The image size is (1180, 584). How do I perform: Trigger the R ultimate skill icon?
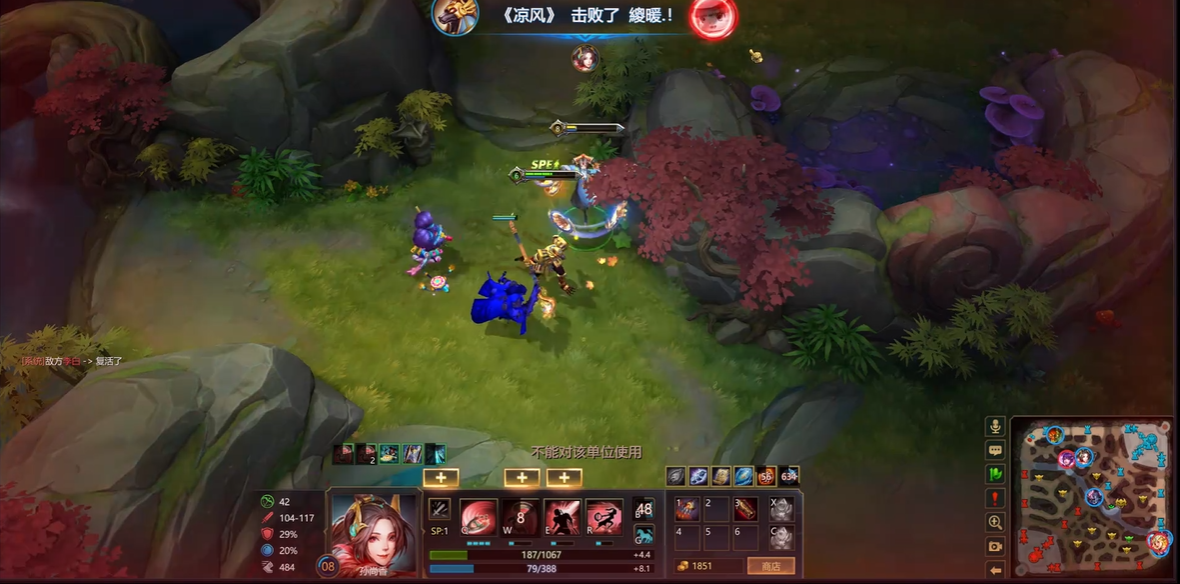click(604, 518)
